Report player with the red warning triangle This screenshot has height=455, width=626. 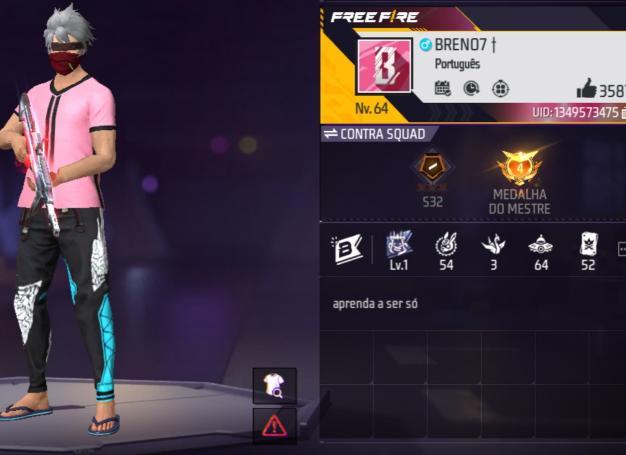click(x=273, y=425)
